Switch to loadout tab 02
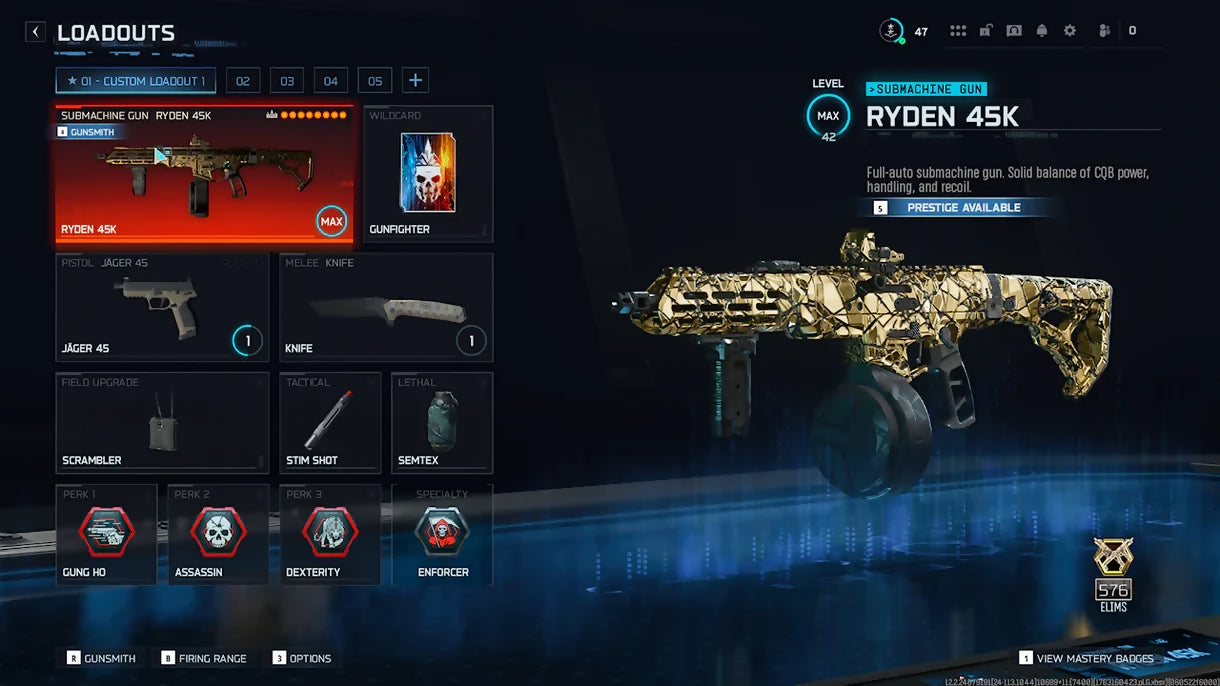Screen dimensions: 1220x686 [x=243, y=81]
